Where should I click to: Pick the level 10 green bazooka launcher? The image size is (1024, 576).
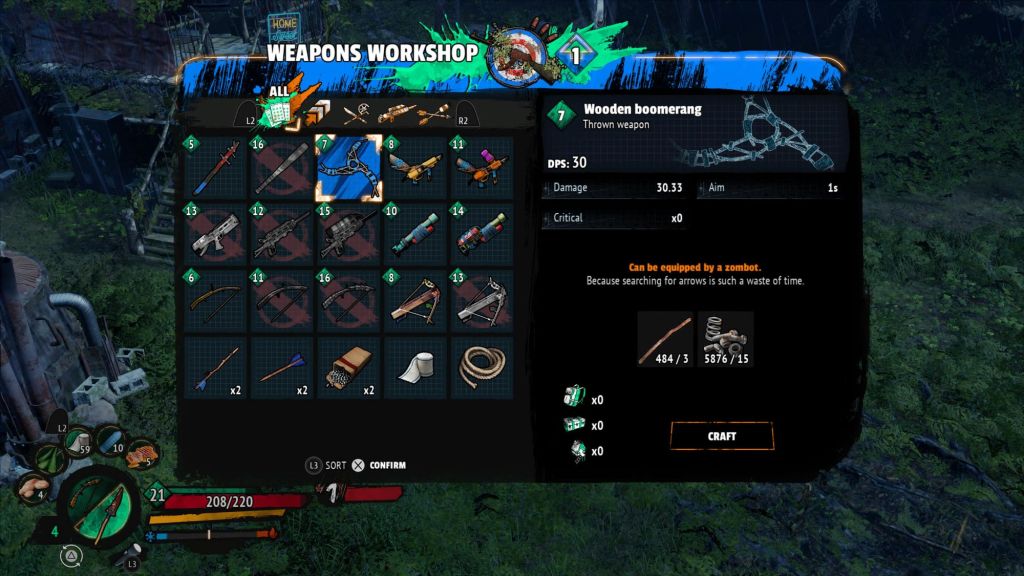pyautogui.click(x=414, y=235)
